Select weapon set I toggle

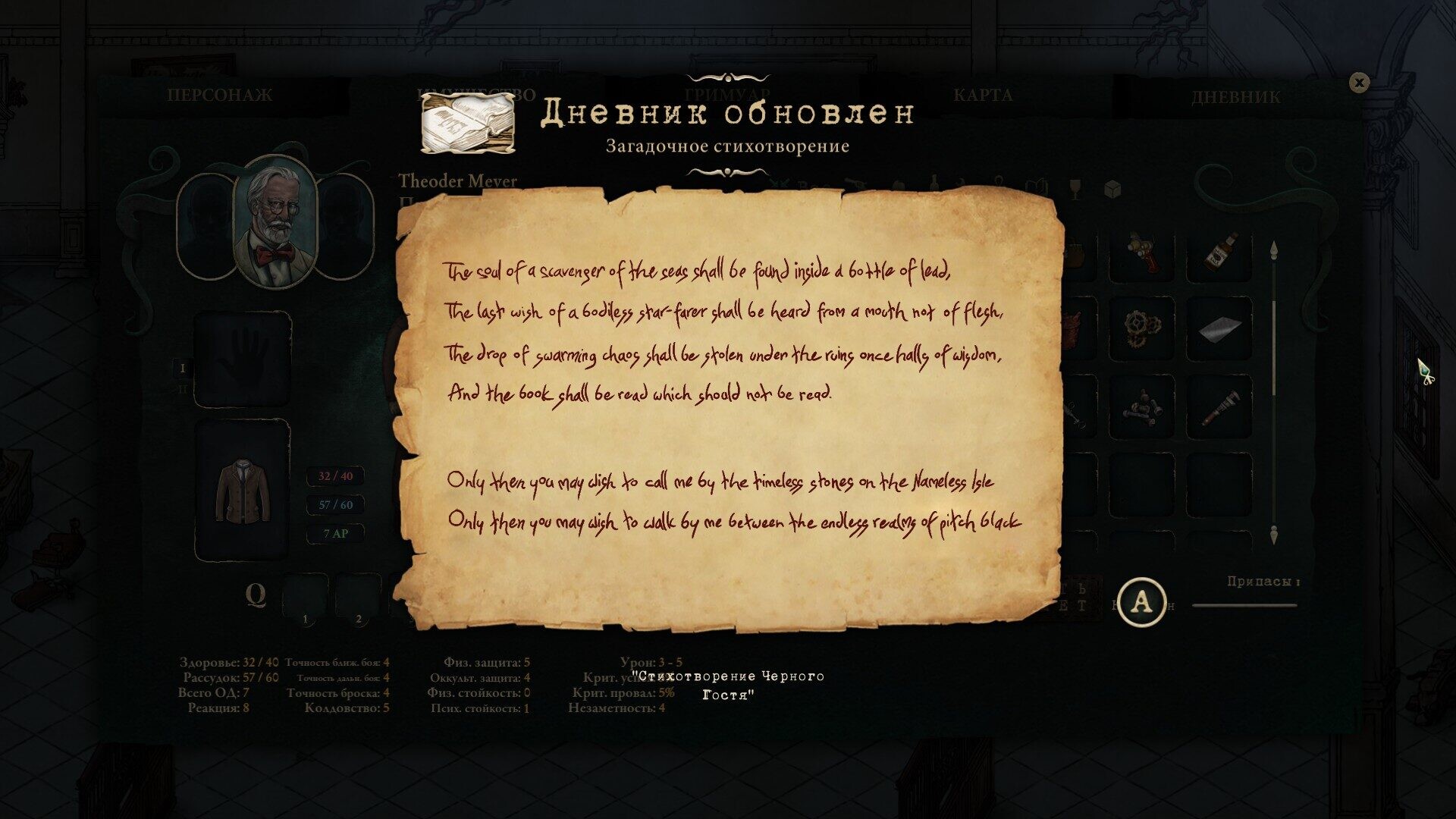click(182, 369)
